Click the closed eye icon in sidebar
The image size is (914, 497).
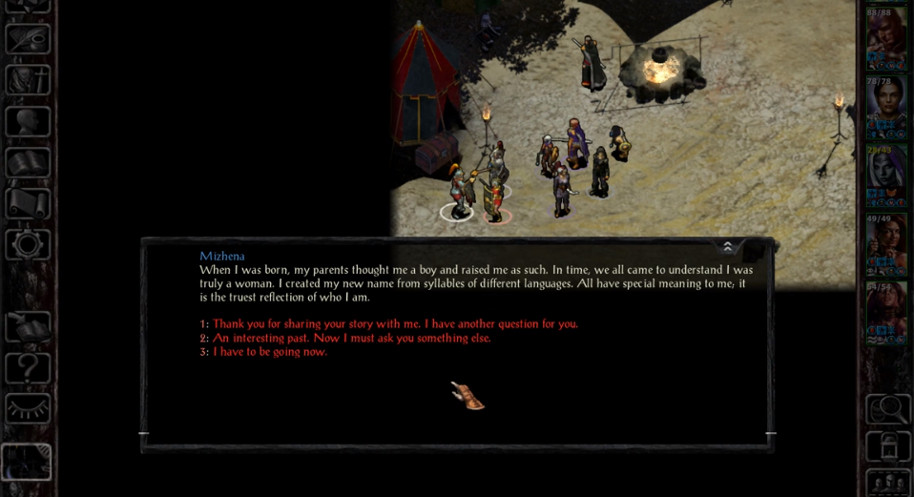[x=27, y=408]
